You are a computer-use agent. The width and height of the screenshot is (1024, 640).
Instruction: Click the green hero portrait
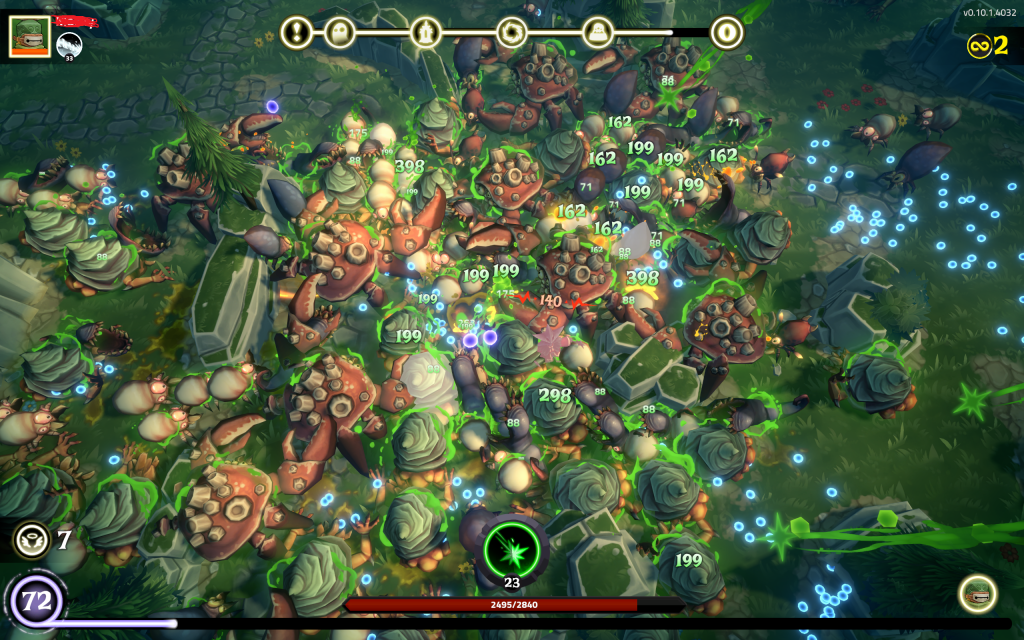pos(30,35)
